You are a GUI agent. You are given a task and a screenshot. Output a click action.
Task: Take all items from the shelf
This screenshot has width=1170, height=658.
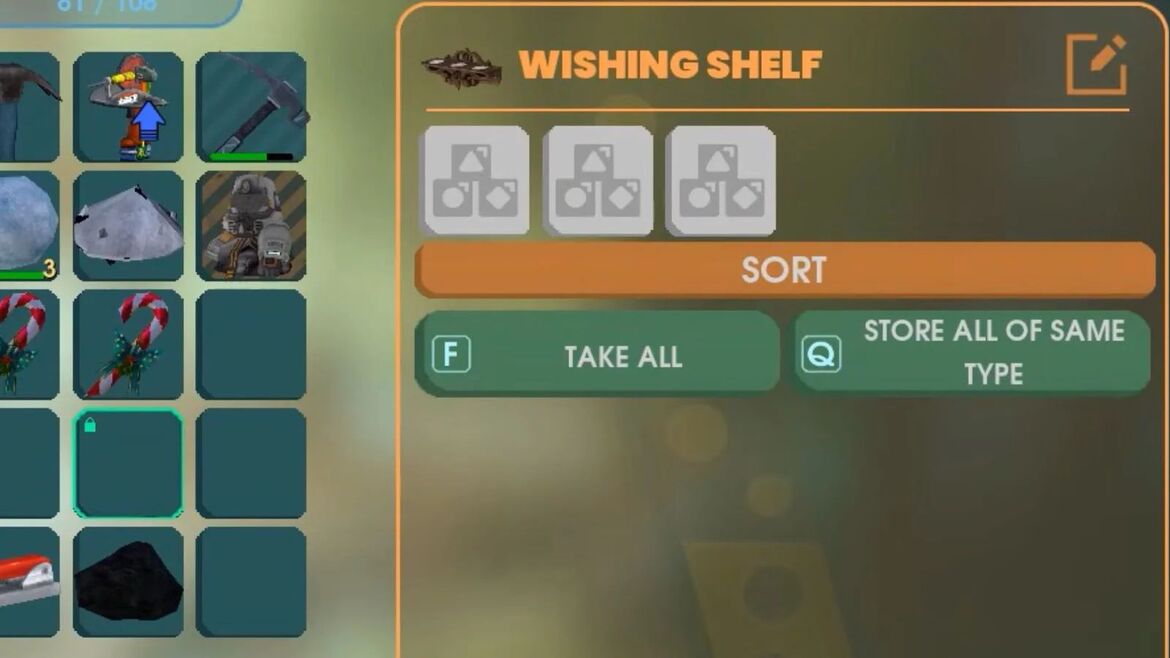[597, 355]
